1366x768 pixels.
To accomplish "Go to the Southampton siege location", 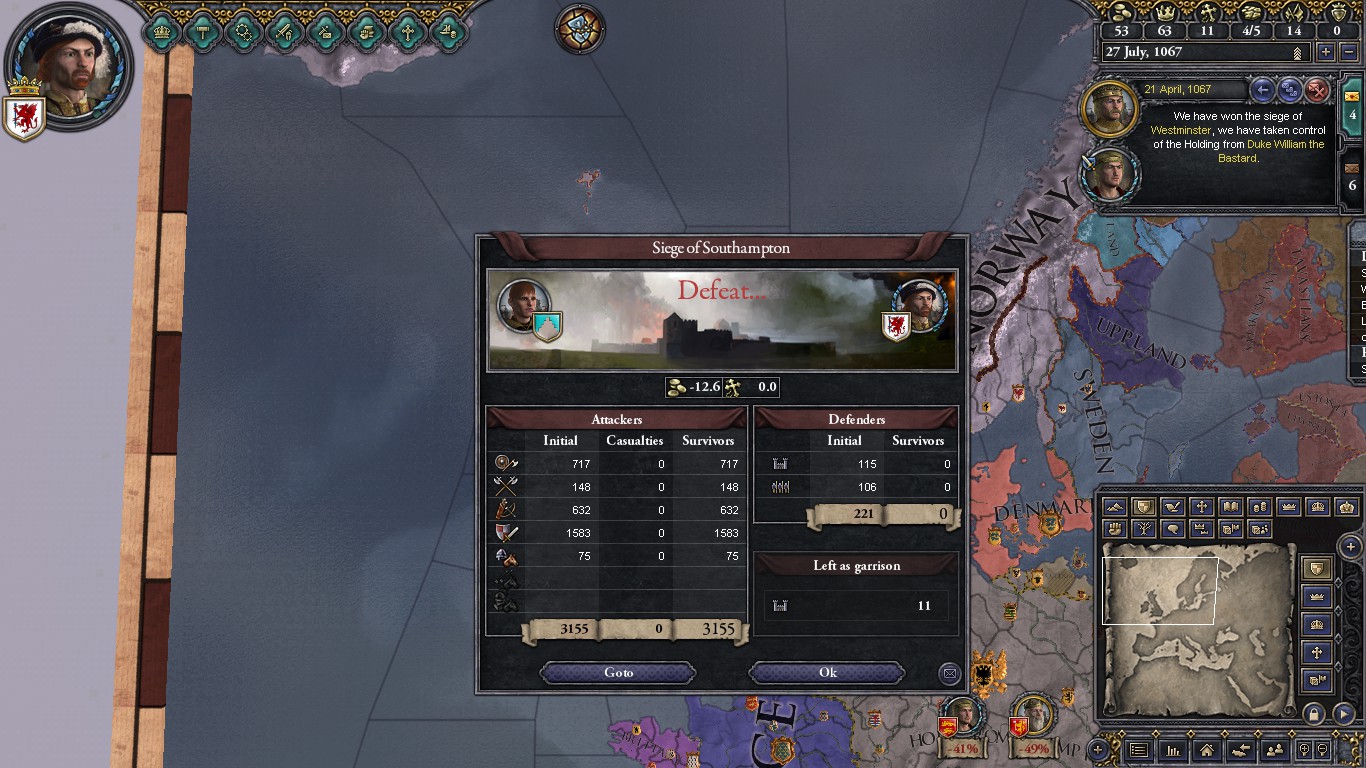I will tap(618, 673).
